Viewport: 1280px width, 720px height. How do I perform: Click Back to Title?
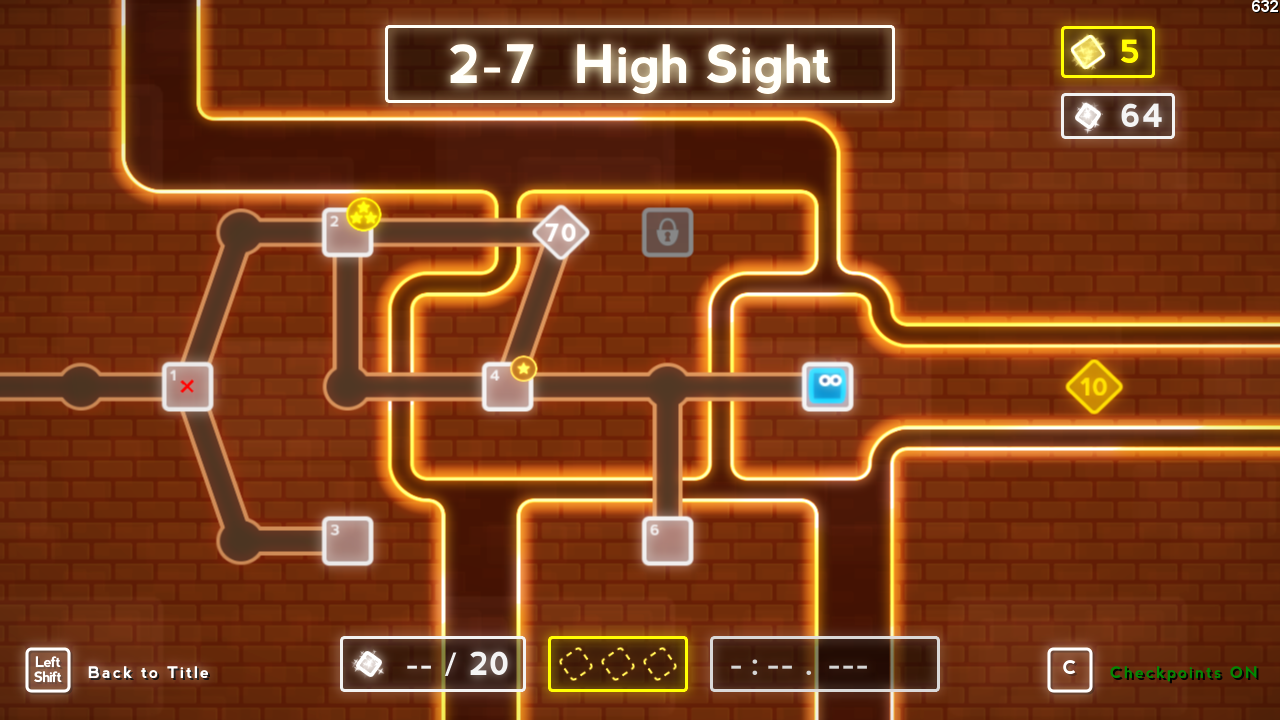point(148,672)
